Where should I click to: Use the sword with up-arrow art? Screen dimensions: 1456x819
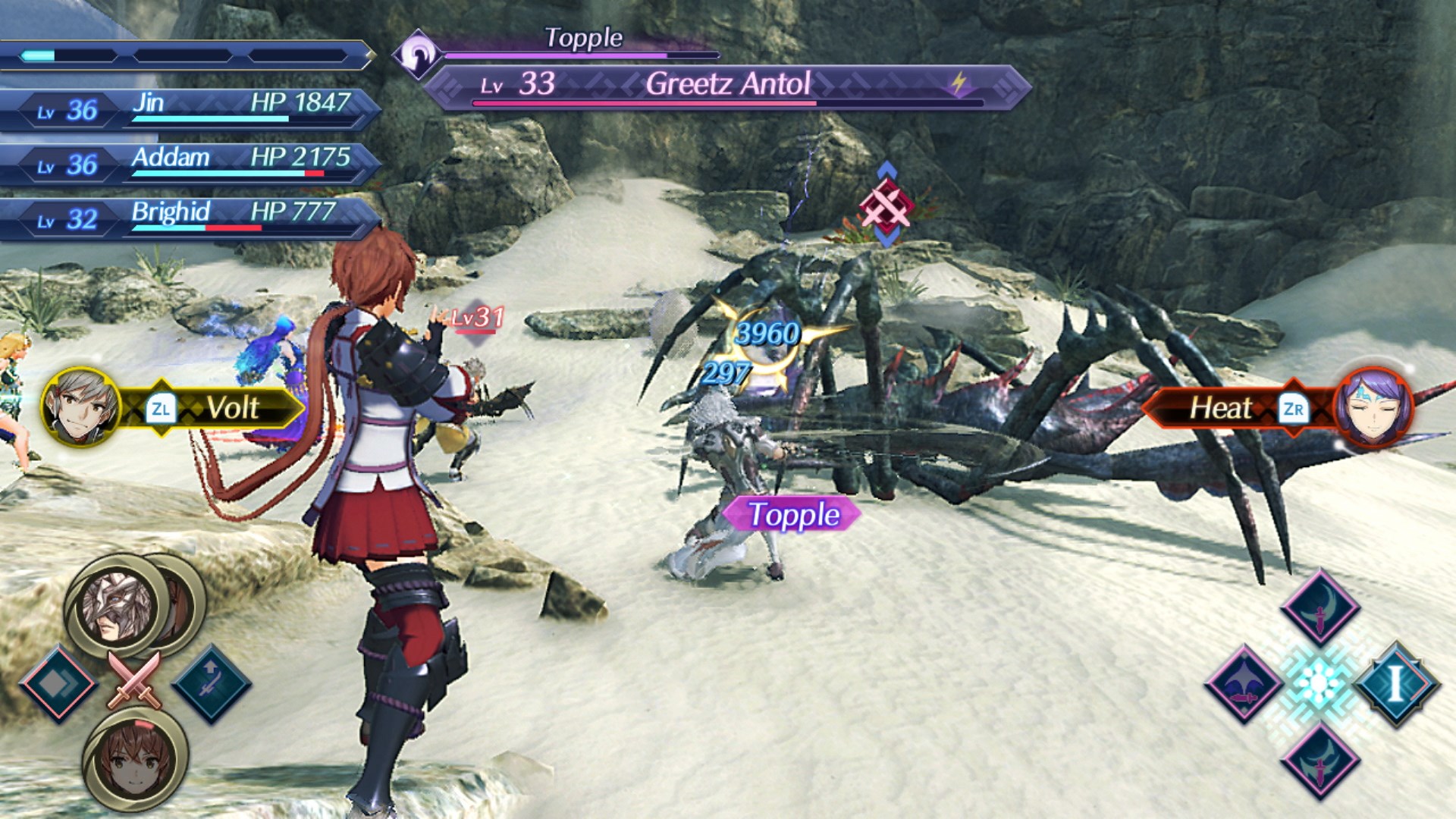[x=211, y=682]
